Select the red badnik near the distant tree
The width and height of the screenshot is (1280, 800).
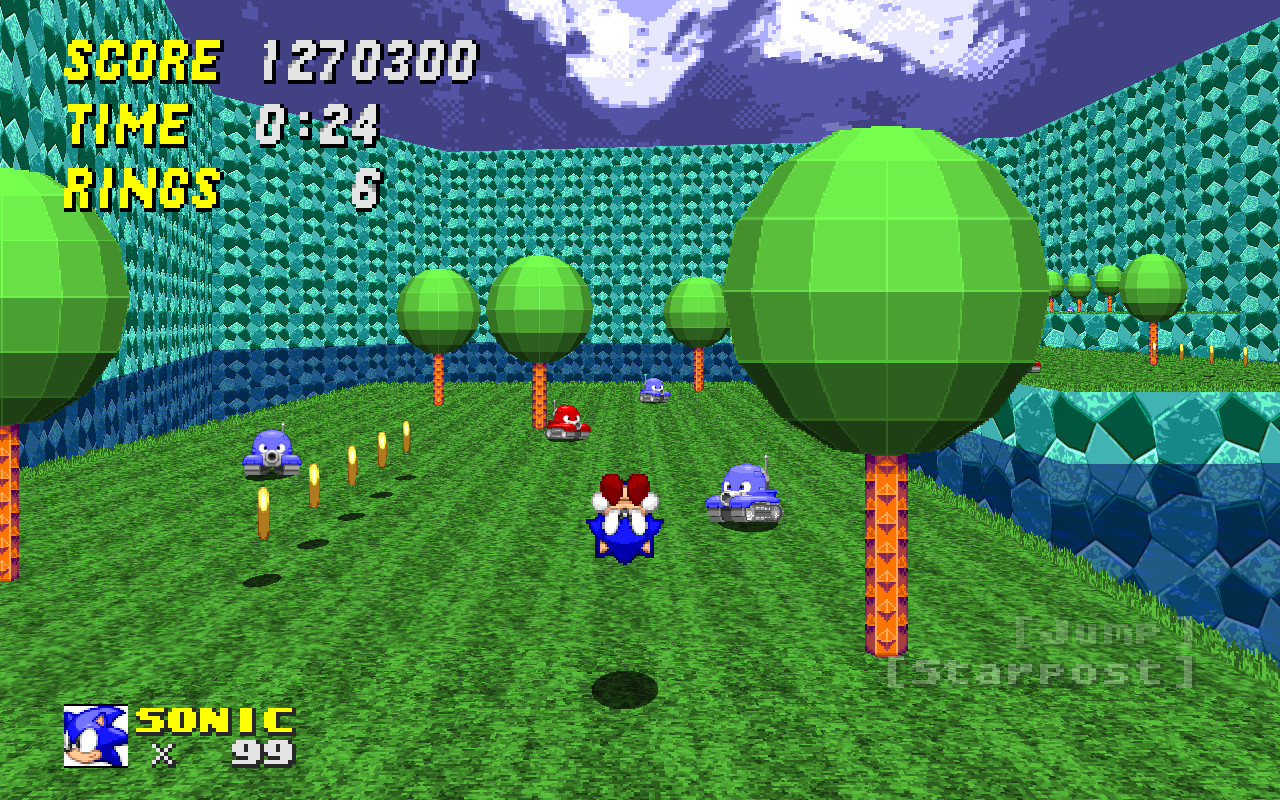pos(565,422)
